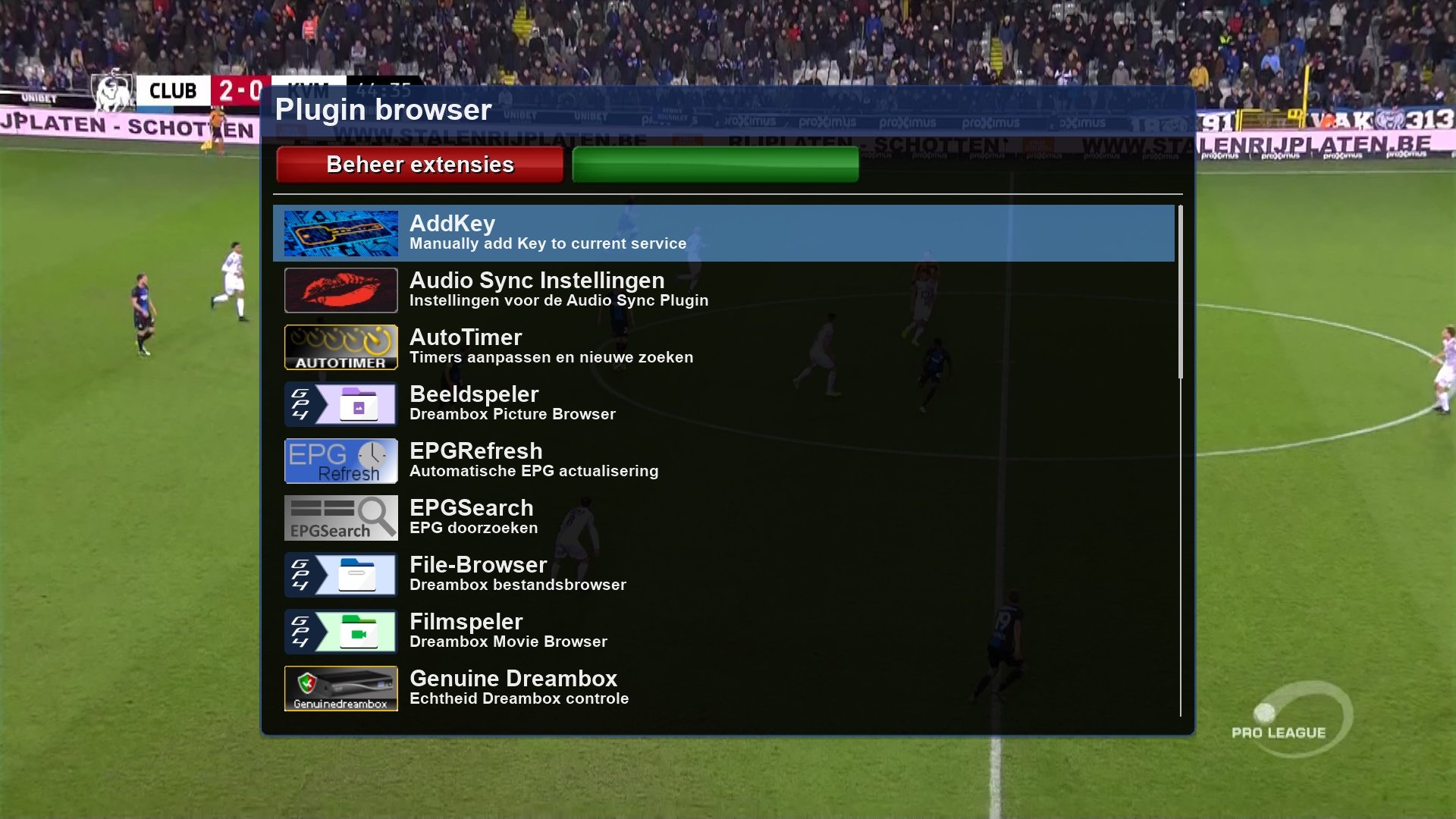Open the EPGRefresh plugin
Screen dimensions: 1456x819
[723, 460]
